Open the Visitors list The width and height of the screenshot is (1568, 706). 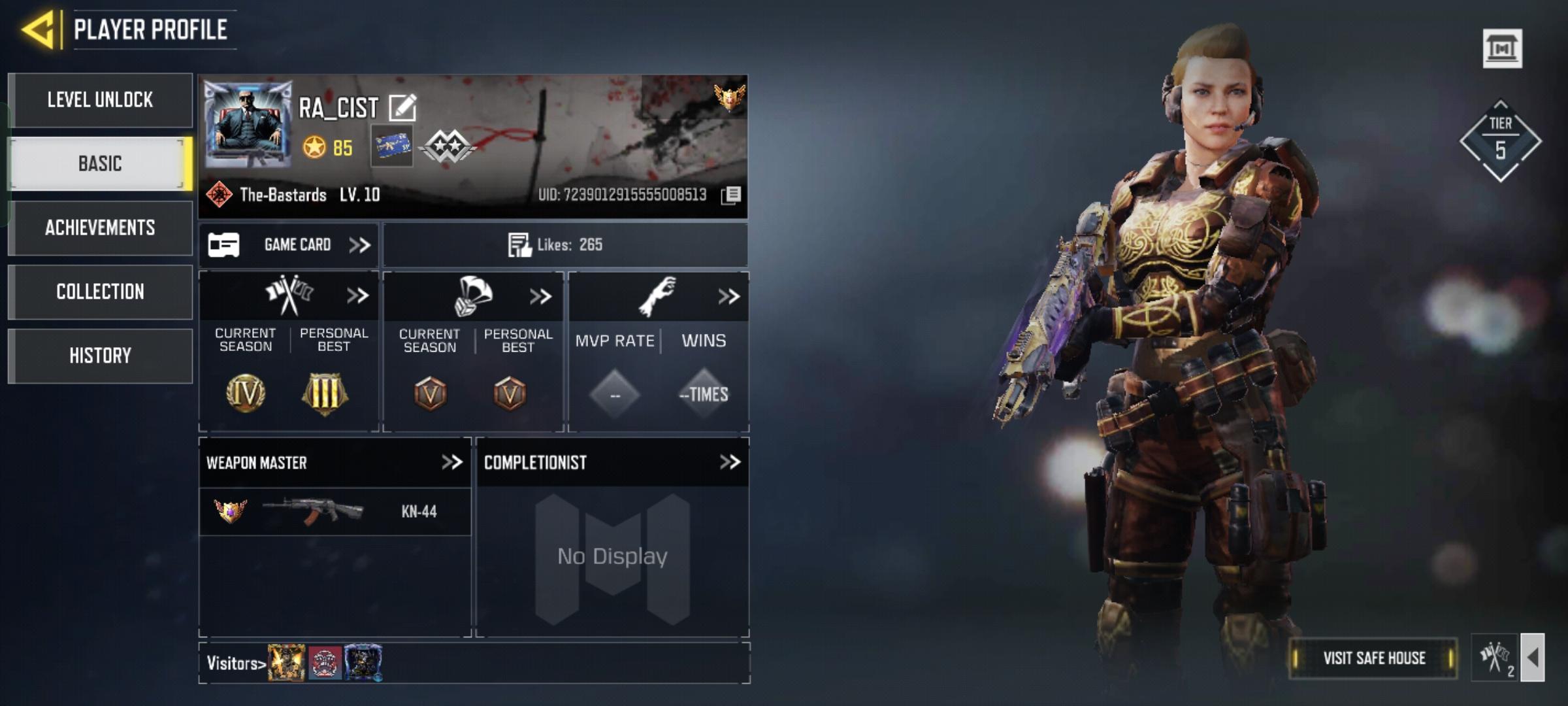[x=236, y=664]
